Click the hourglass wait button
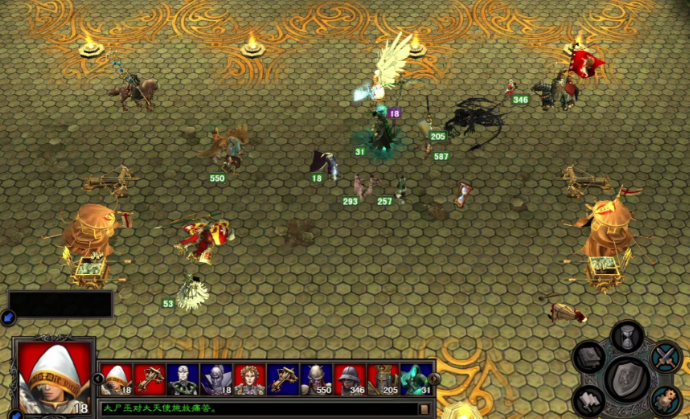 [x=626, y=335]
